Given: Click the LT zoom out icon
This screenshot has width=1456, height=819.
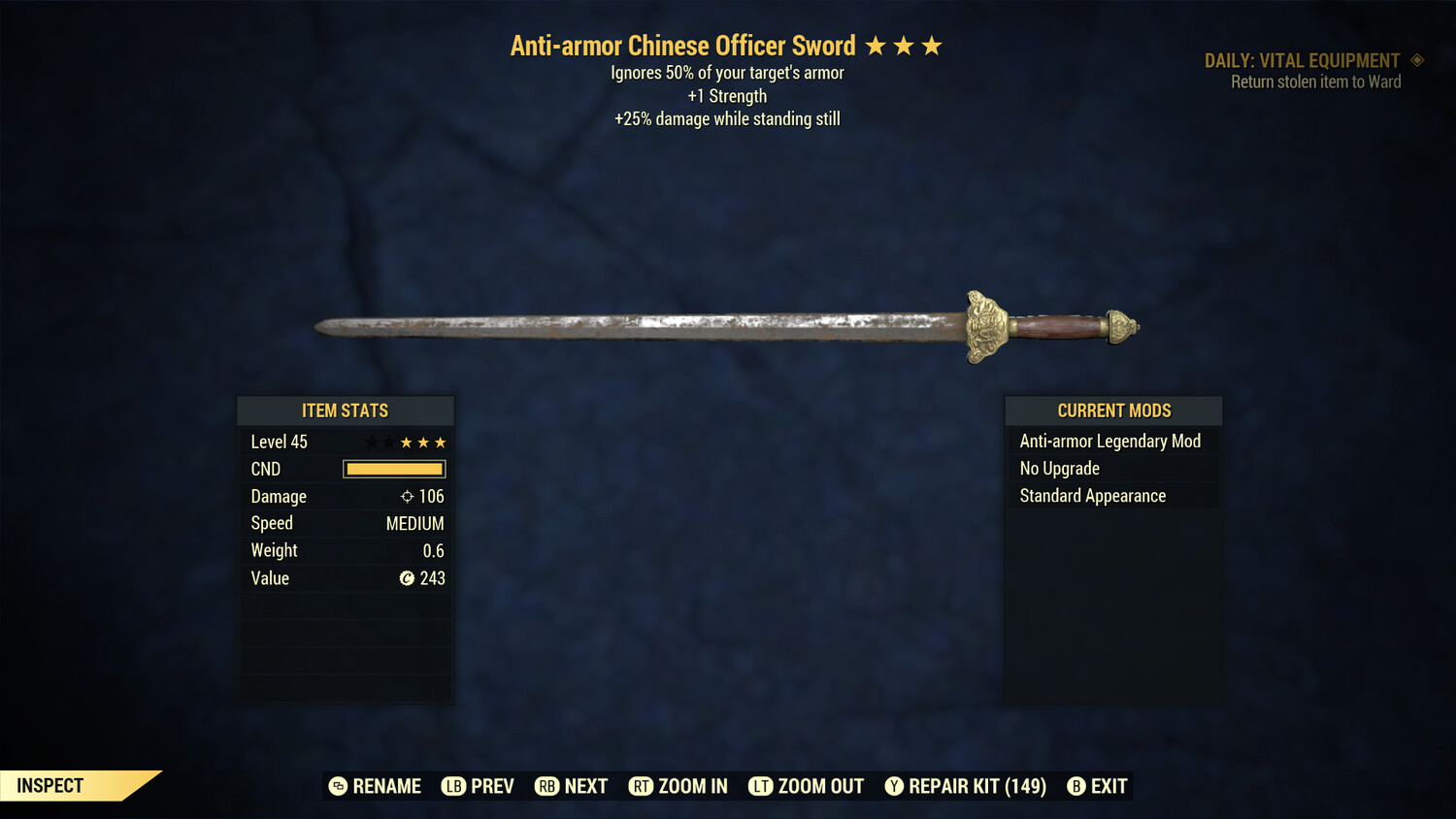Looking at the screenshot, I should [762, 786].
